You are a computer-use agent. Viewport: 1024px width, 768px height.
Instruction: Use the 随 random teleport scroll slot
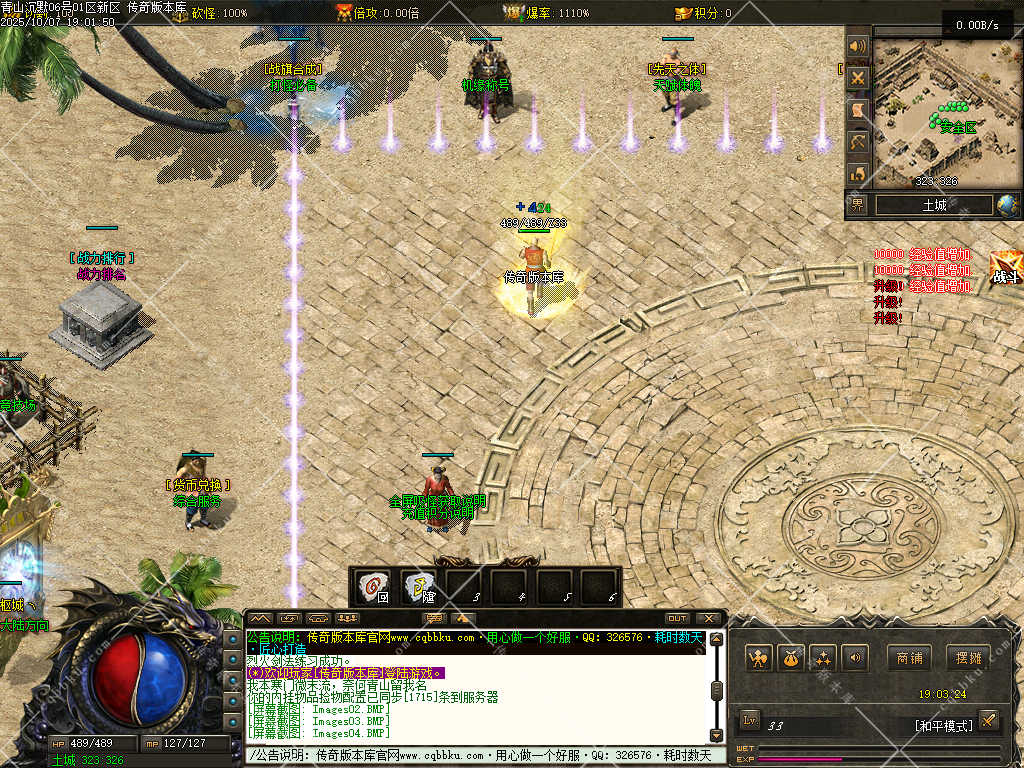click(x=419, y=587)
